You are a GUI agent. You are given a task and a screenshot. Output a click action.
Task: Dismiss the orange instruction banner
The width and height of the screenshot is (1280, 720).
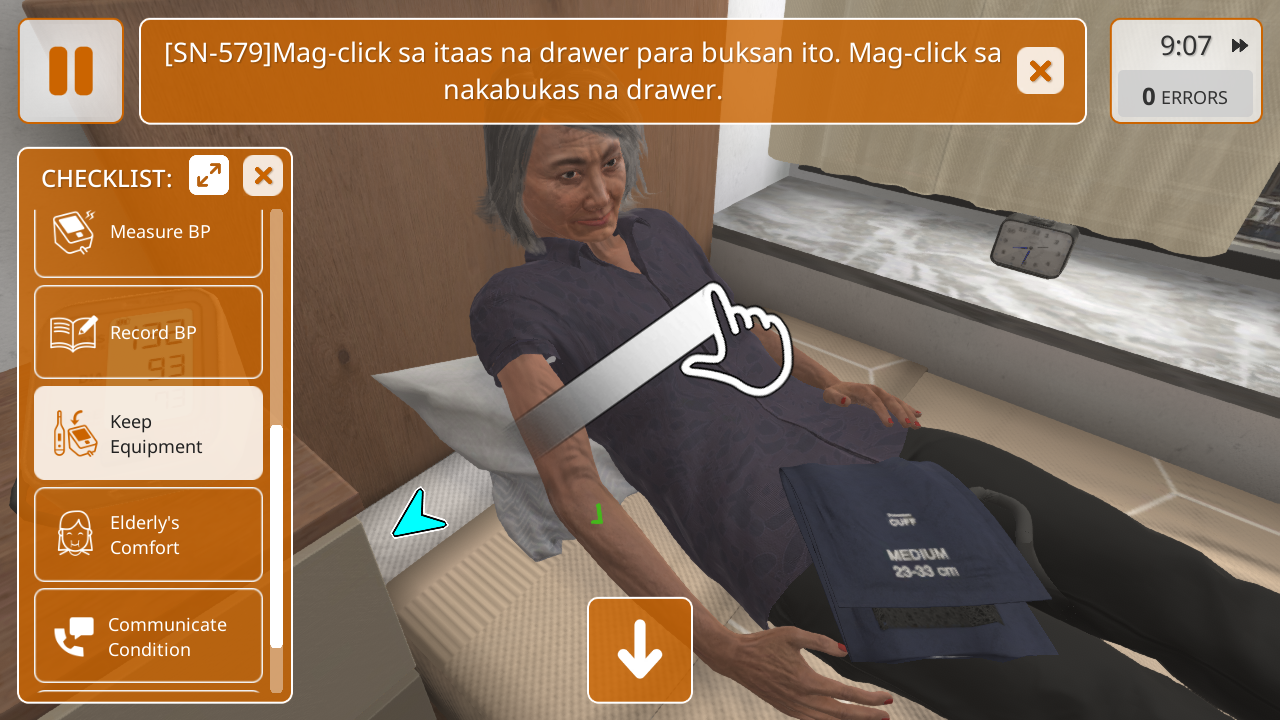(x=1040, y=71)
